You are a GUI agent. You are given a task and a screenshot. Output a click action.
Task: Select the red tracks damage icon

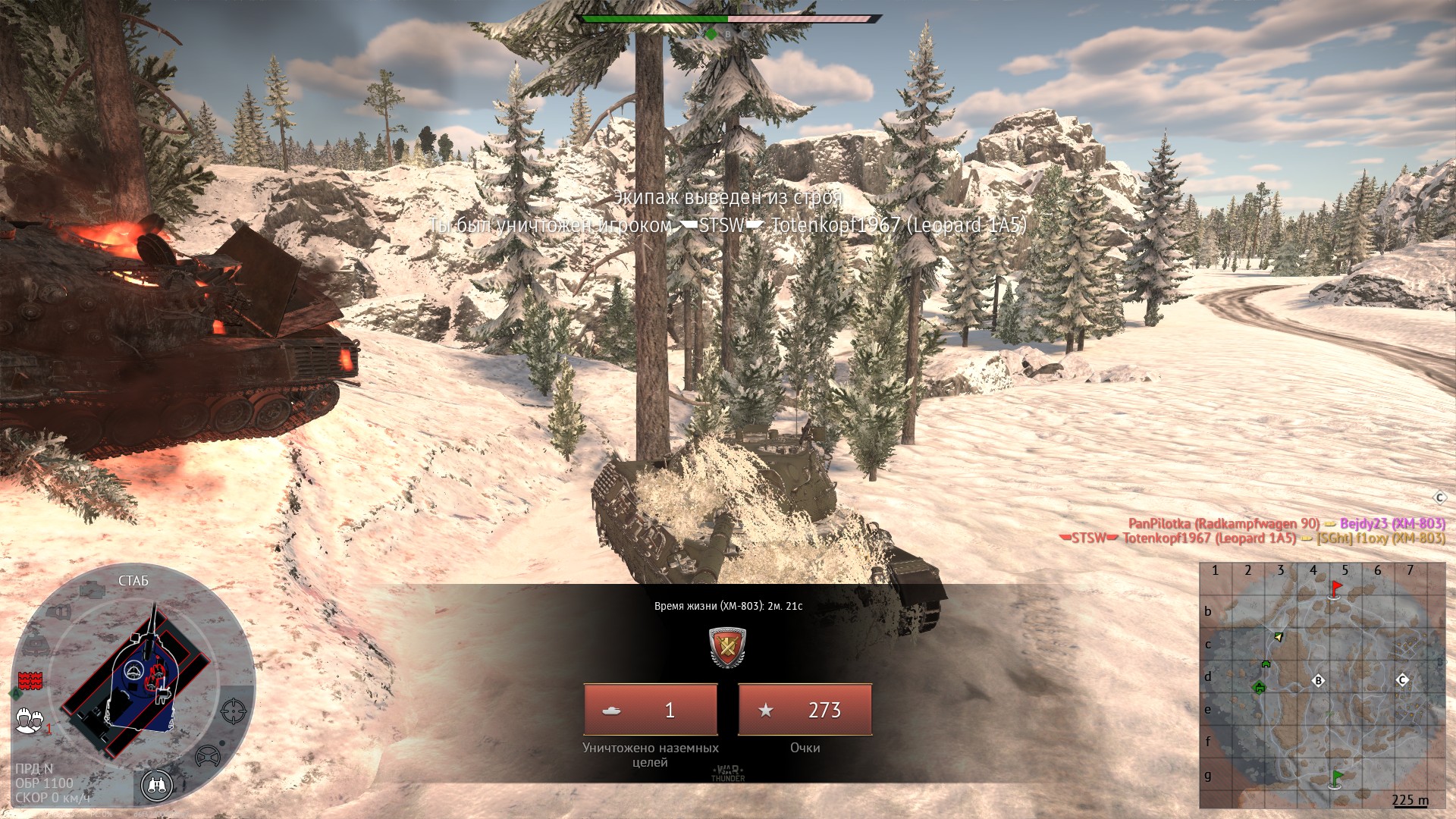point(30,679)
